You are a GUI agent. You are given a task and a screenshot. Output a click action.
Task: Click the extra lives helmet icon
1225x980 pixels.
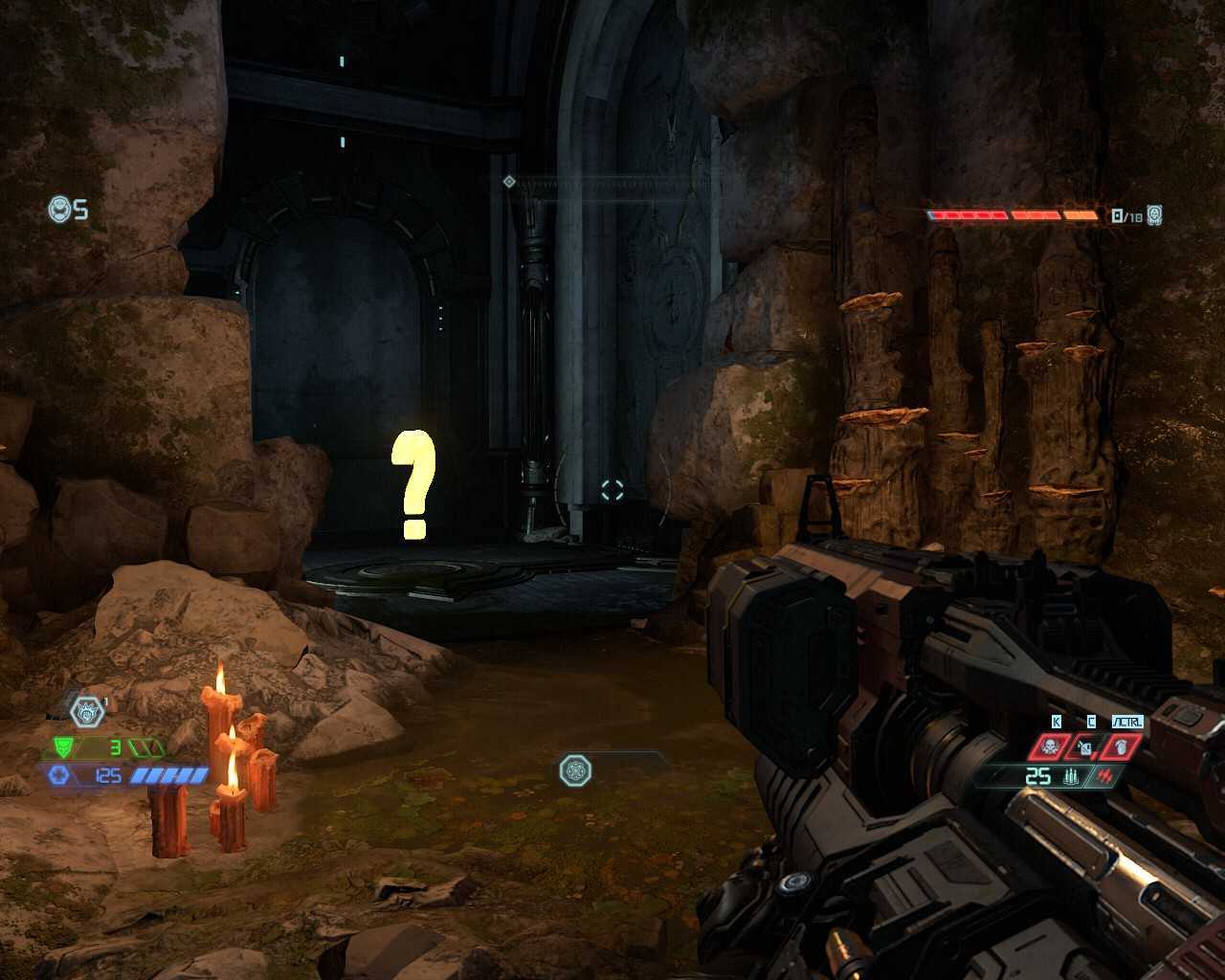[60, 209]
